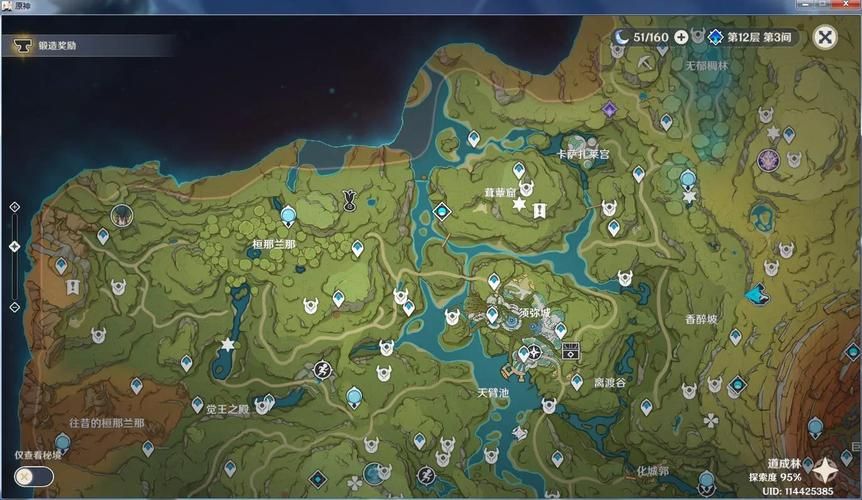
Task: Select the dark character portrait map marker
Action: (122, 215)
